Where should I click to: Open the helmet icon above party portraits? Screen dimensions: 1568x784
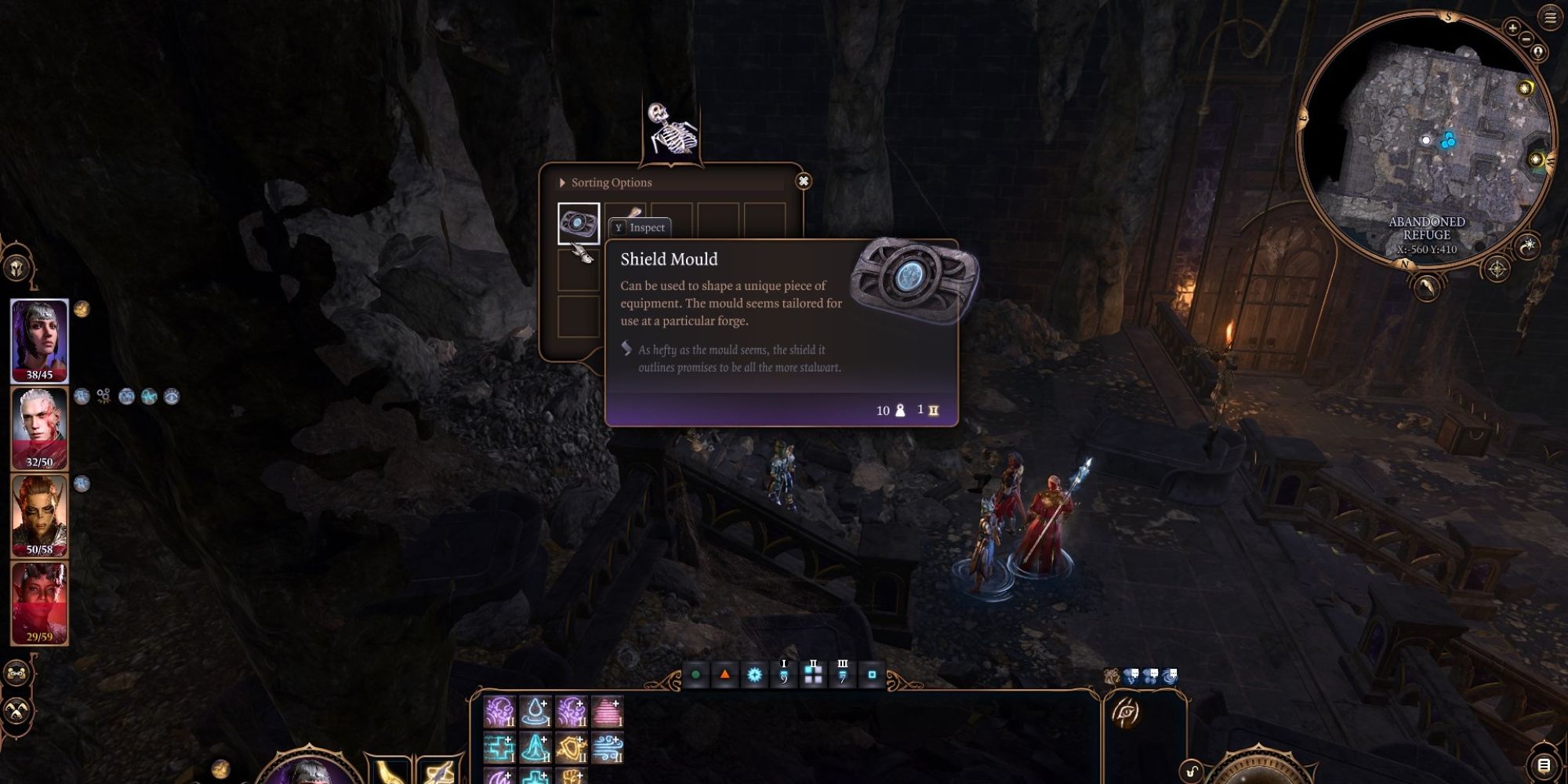click(x=17, y=268)
